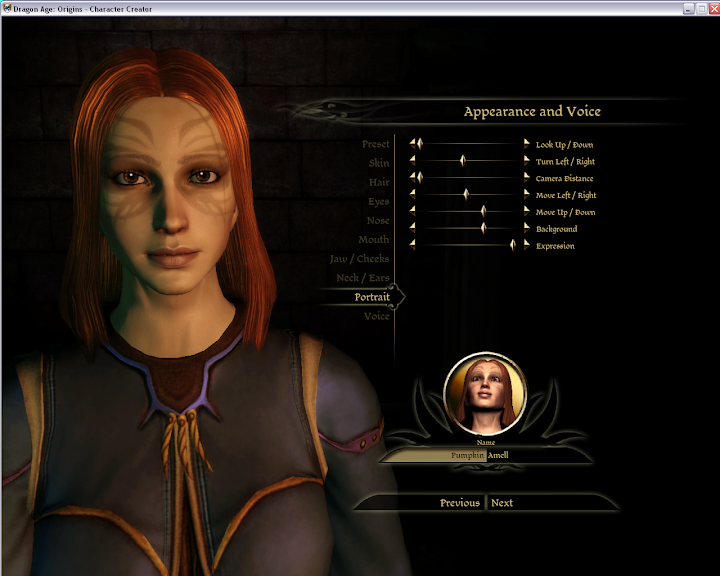Select the Portrait category
Image resolution: width=720 pixels, height=576 pixels.
372,297
